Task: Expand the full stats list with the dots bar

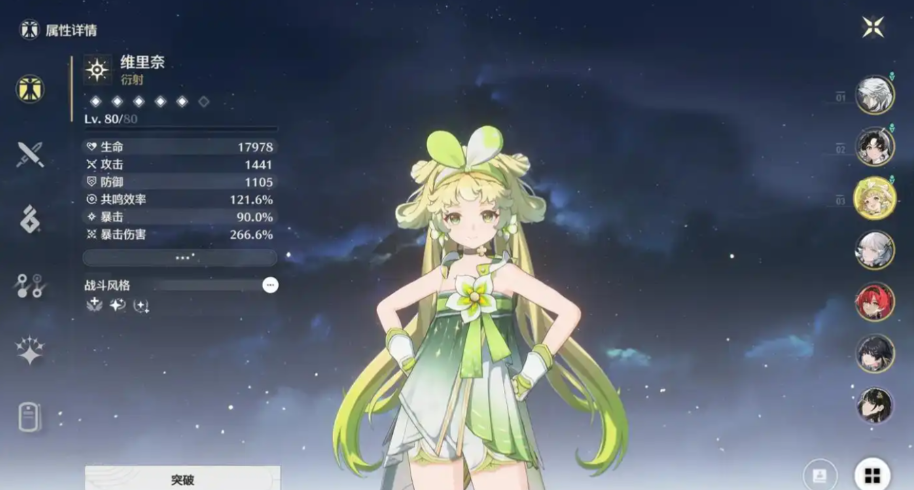Action: point(181,258)
